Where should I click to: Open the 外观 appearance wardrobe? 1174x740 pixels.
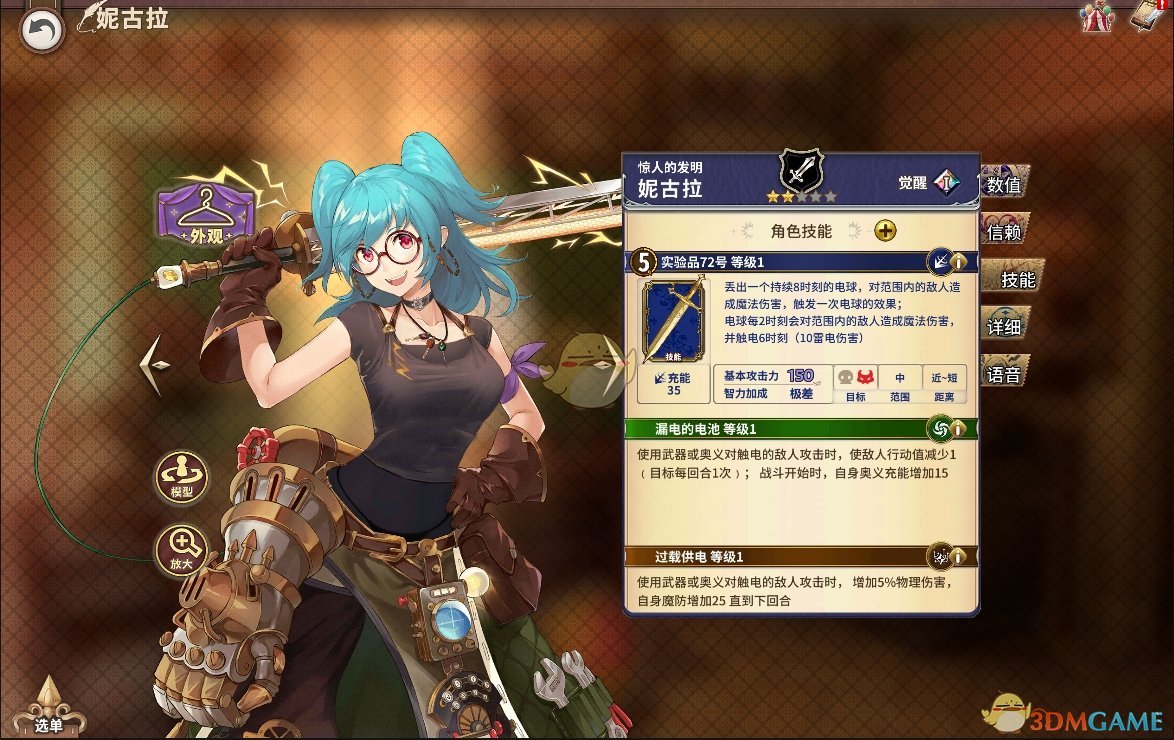(205, 215)
